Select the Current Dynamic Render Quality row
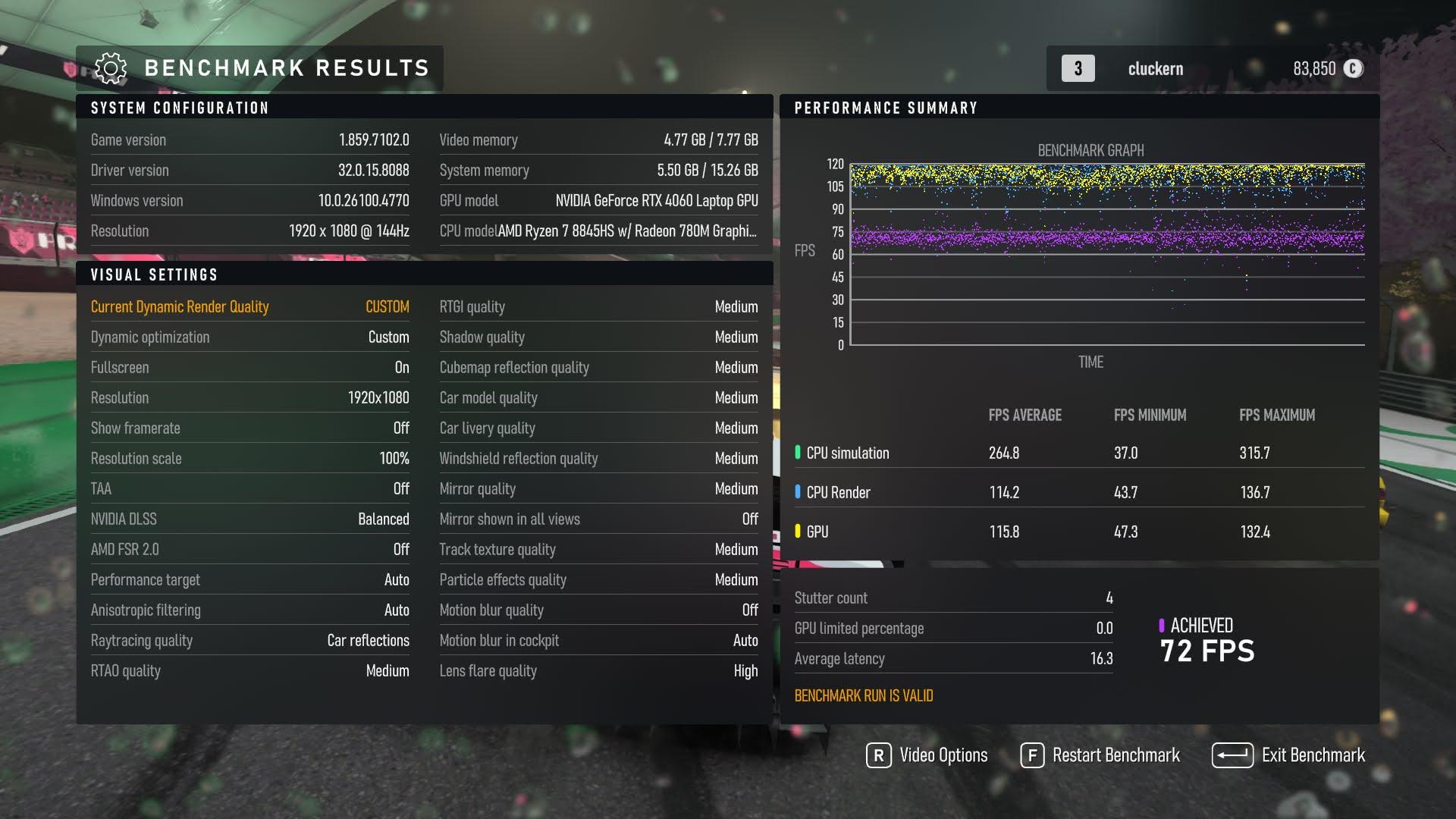 point(249,306)
